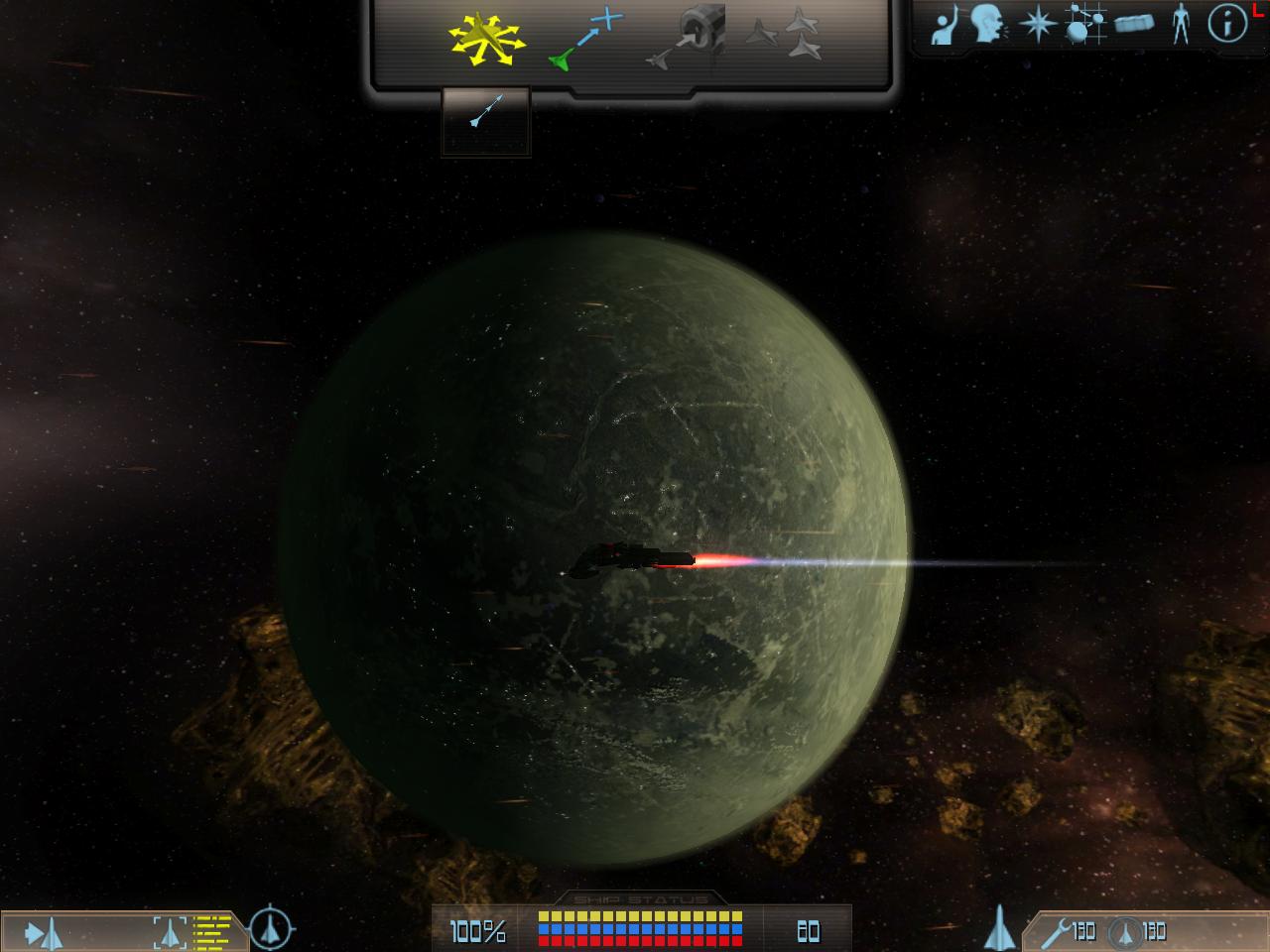This screenshot has height=952, width=1270.
Task: Click the blue arrow sub-command tile
Action: (x=486, y=112)
